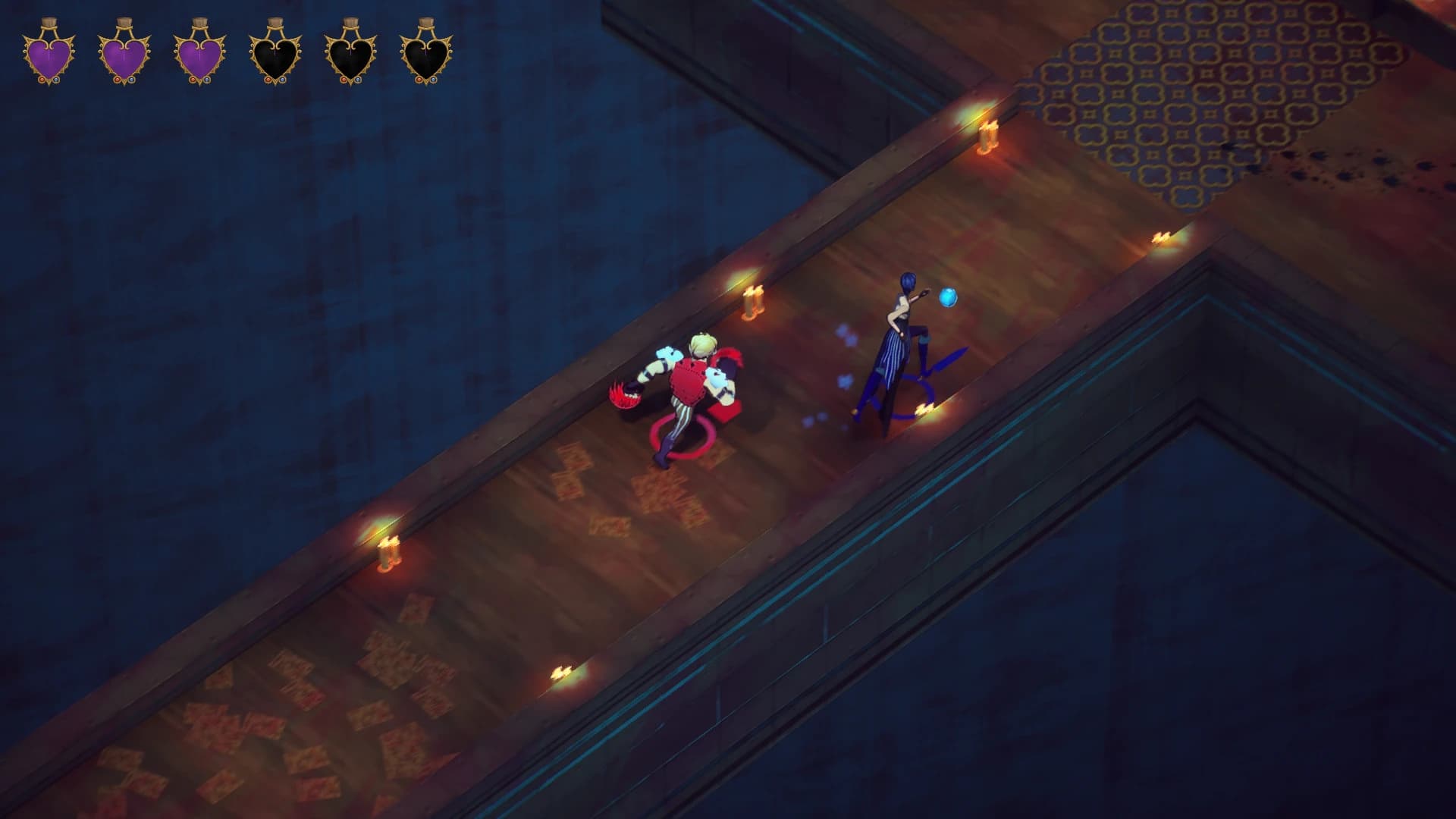This screenshot has width=1456, height=819.
Task: Click the cork stopper on the first heart bottle
Action: pyautogui.click(x=49, y=21)
